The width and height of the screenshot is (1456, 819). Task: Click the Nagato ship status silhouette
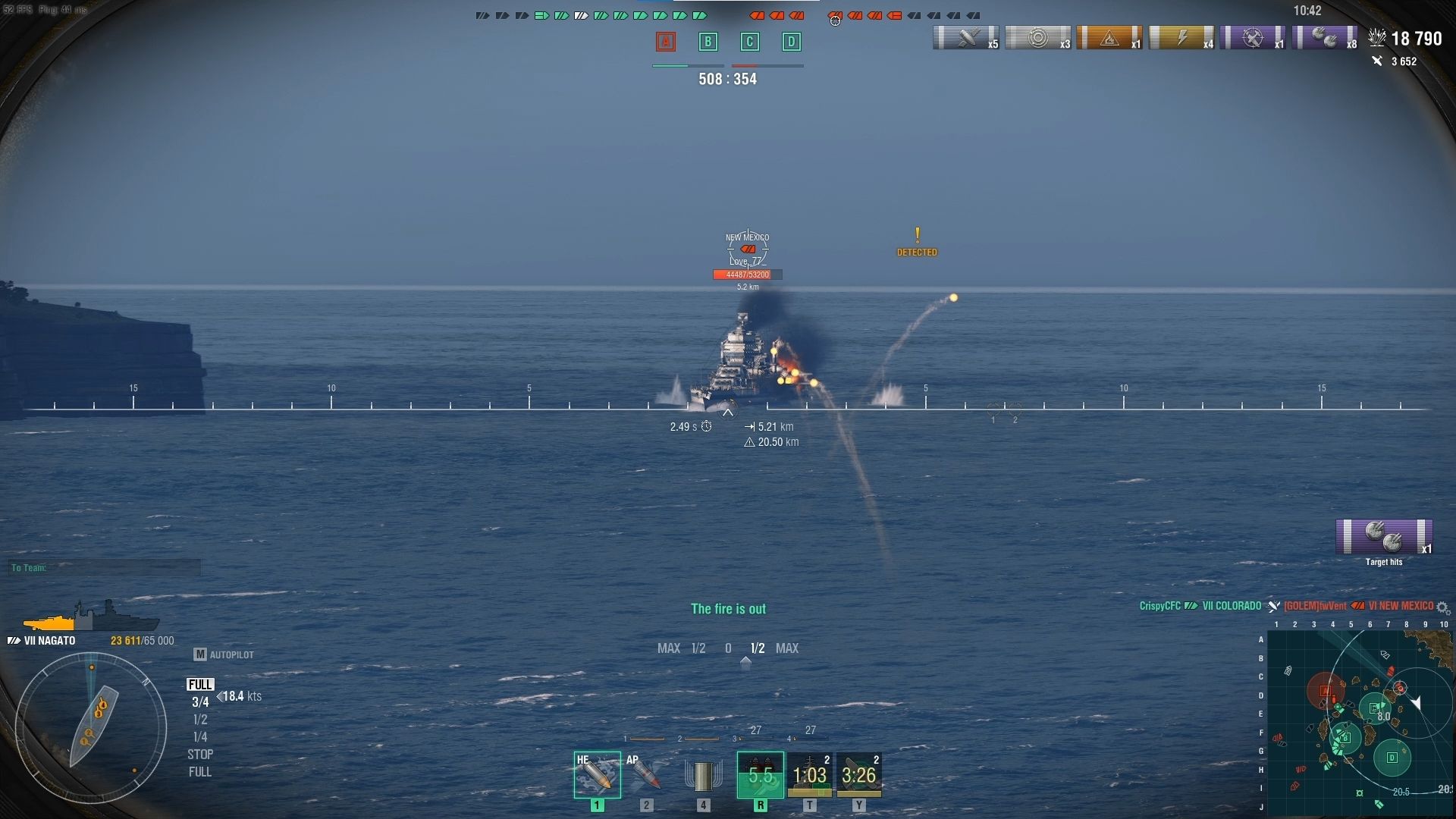pyautogui.click(x=91, y=617)
